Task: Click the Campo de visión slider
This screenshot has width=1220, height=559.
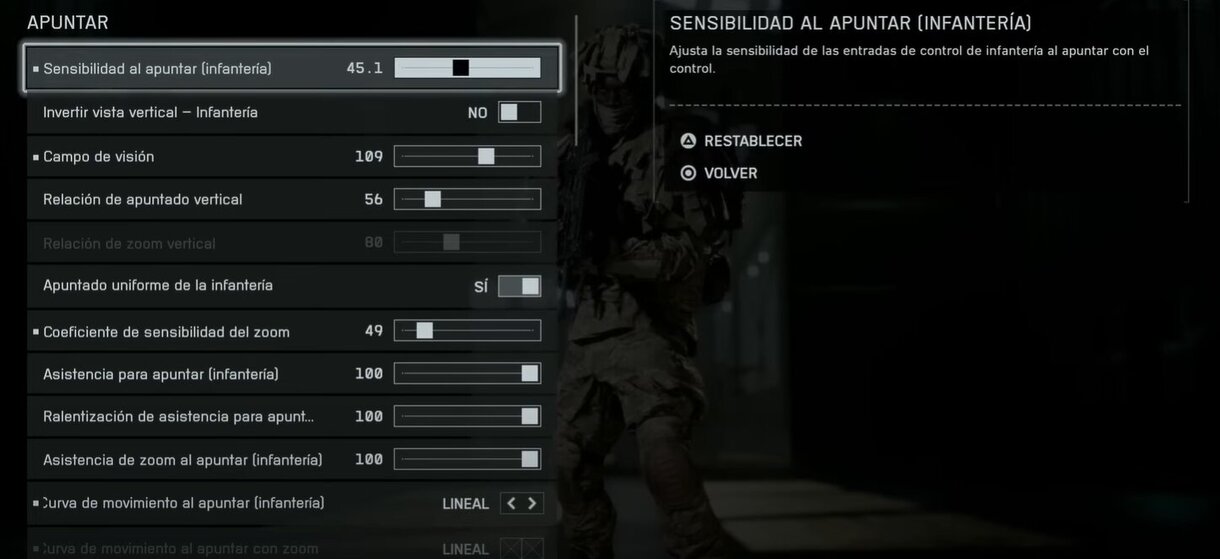Action: point(467,156)
